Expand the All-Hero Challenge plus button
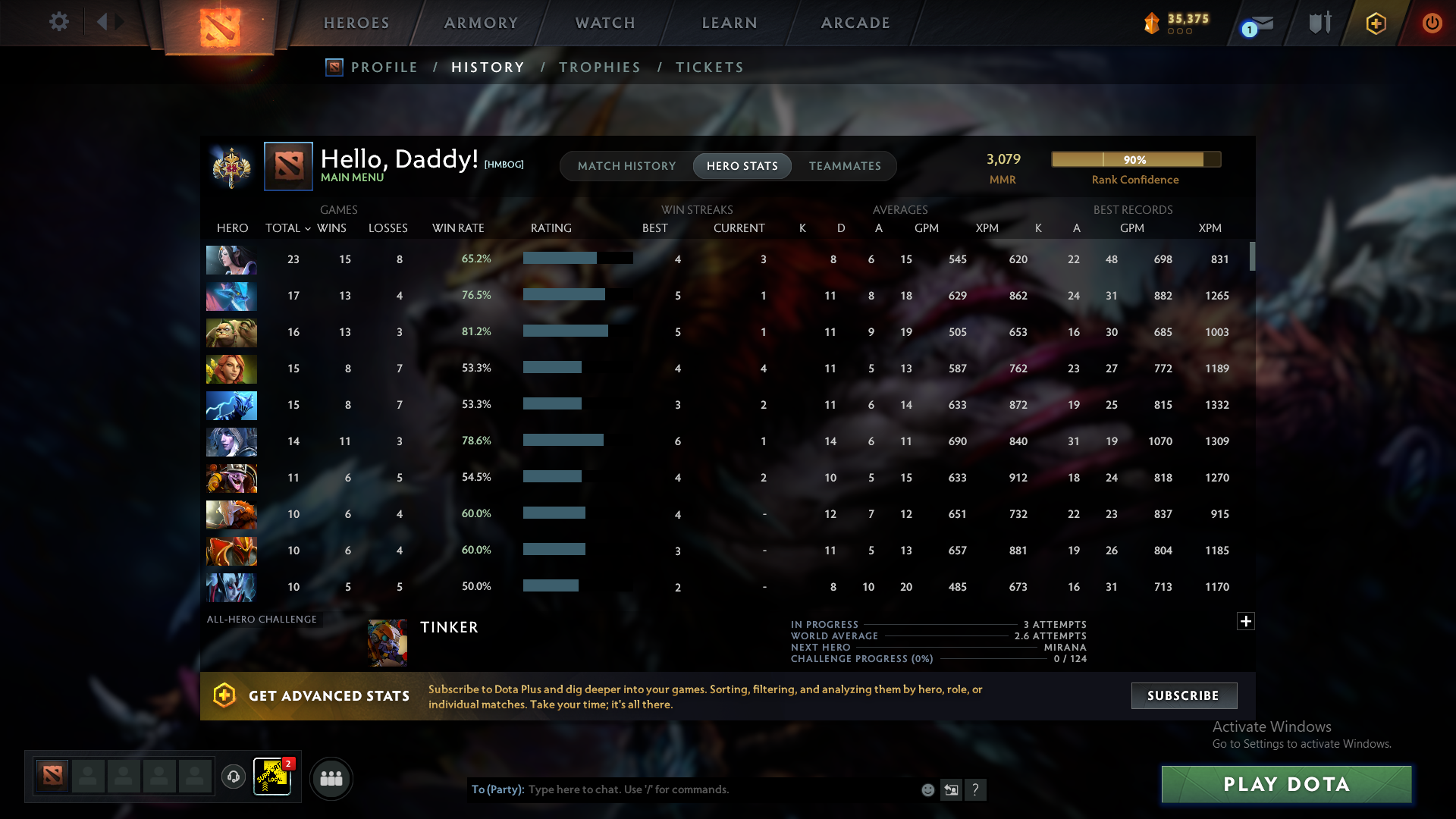 1246,621
